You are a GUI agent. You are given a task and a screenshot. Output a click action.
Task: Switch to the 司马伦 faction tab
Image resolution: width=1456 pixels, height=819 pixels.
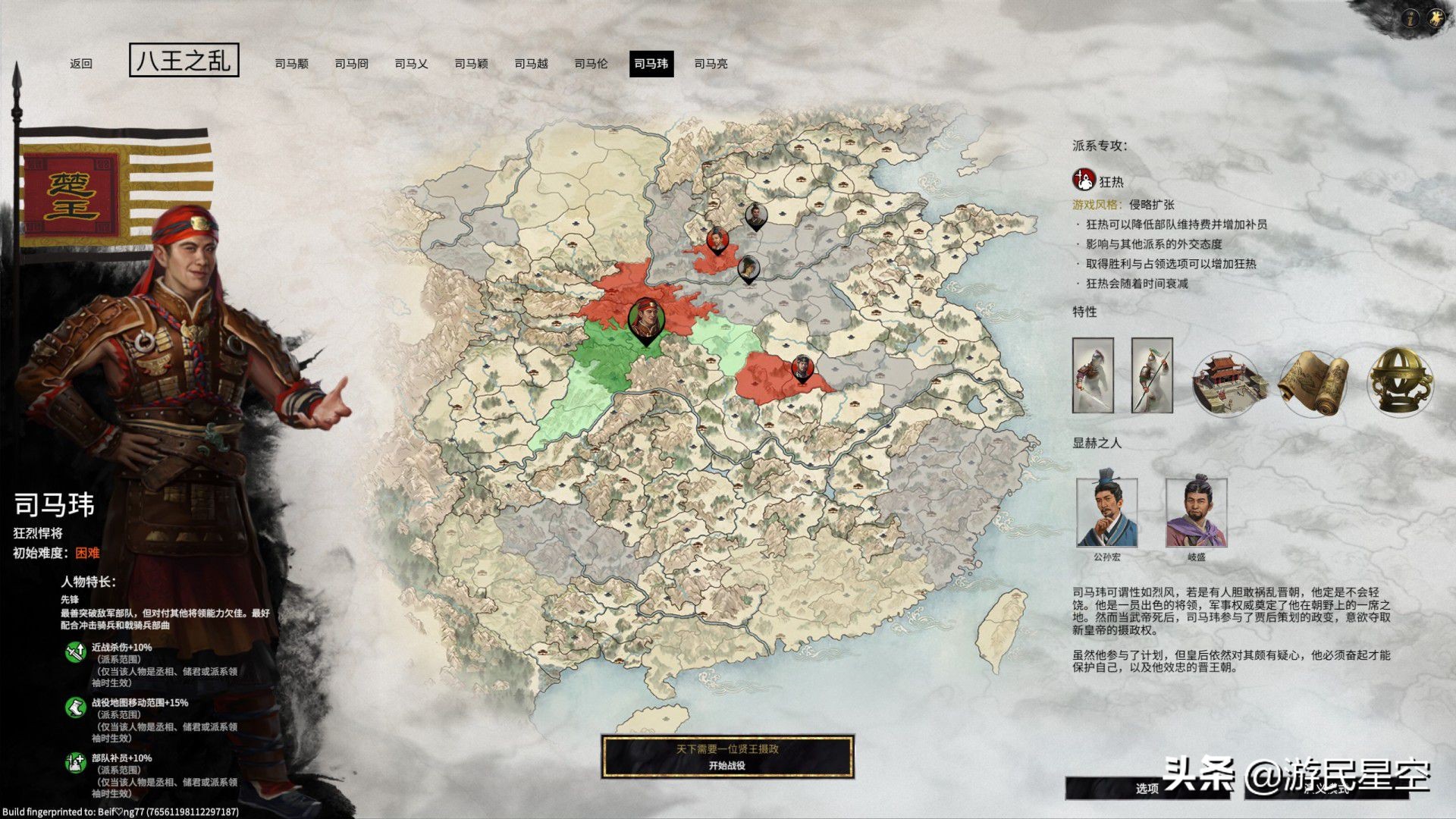click(590, 64)
